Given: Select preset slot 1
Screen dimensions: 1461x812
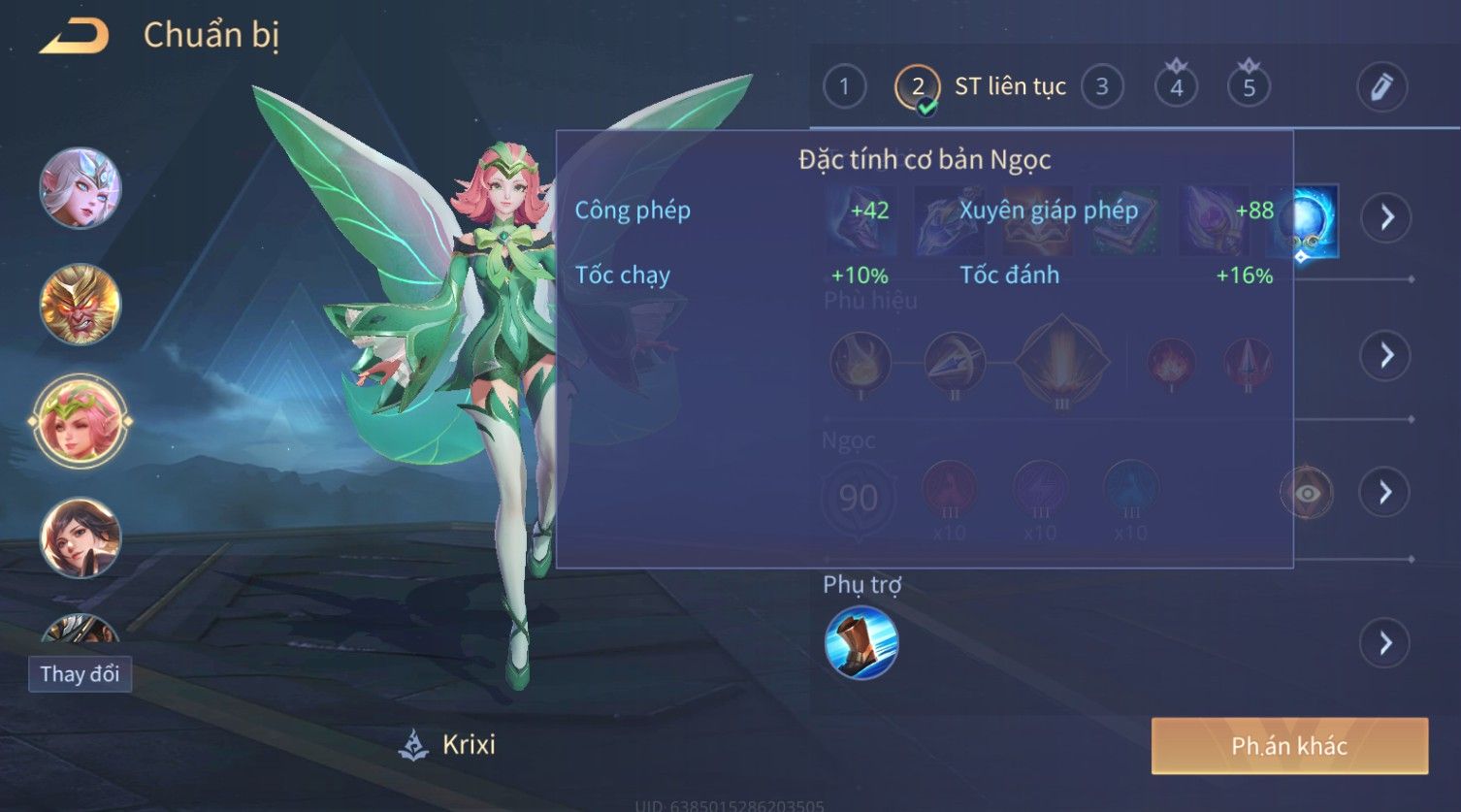Looking at the screenshot, I should (x=844, y=87).
